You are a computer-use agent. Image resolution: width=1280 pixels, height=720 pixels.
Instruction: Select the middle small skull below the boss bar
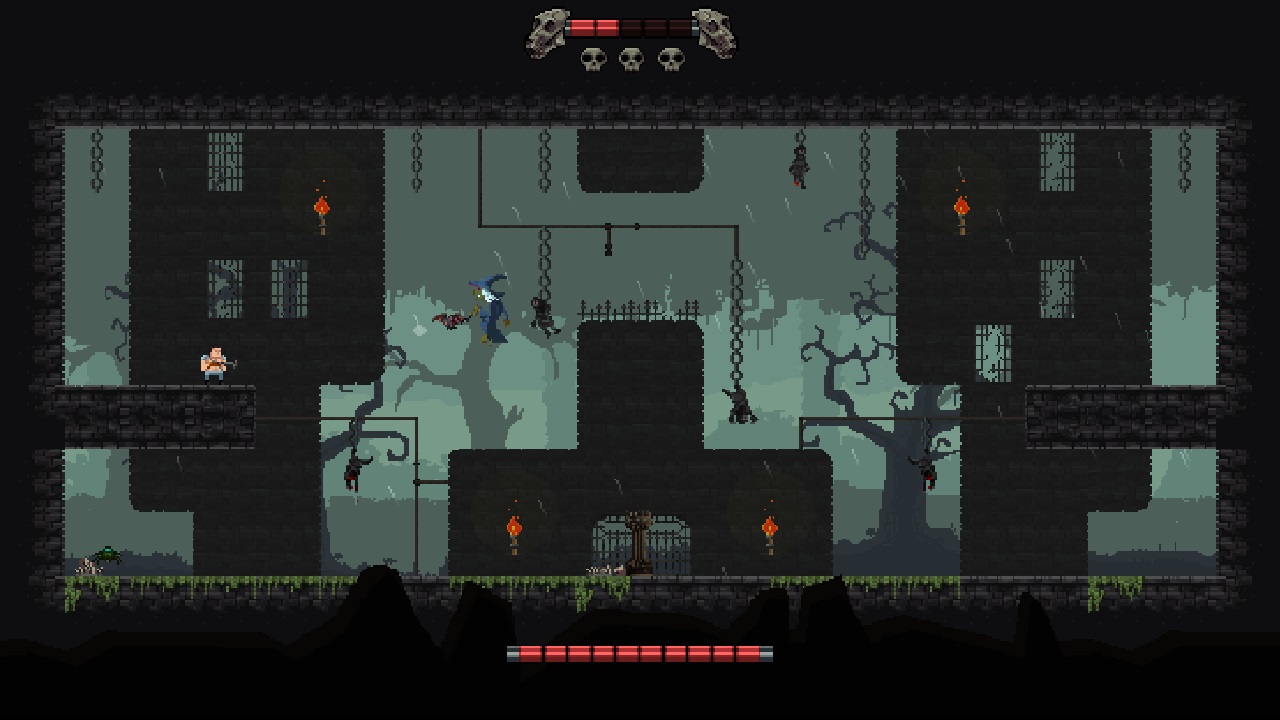pyautogui.click(x=630, y=57)
